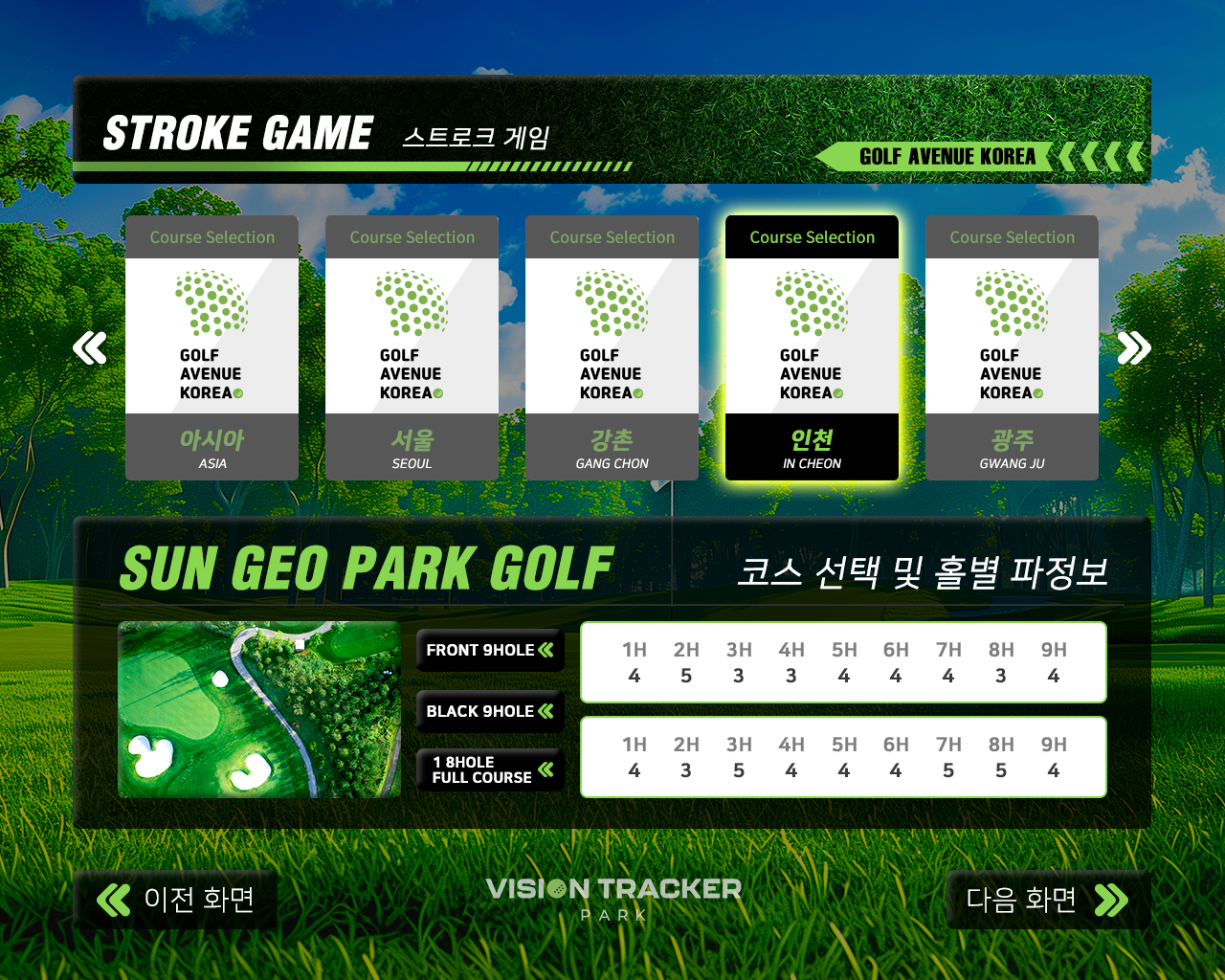
Task: Click the aerial course preview thumbnail
Action: pyautogui.click(x=259, y=709)
